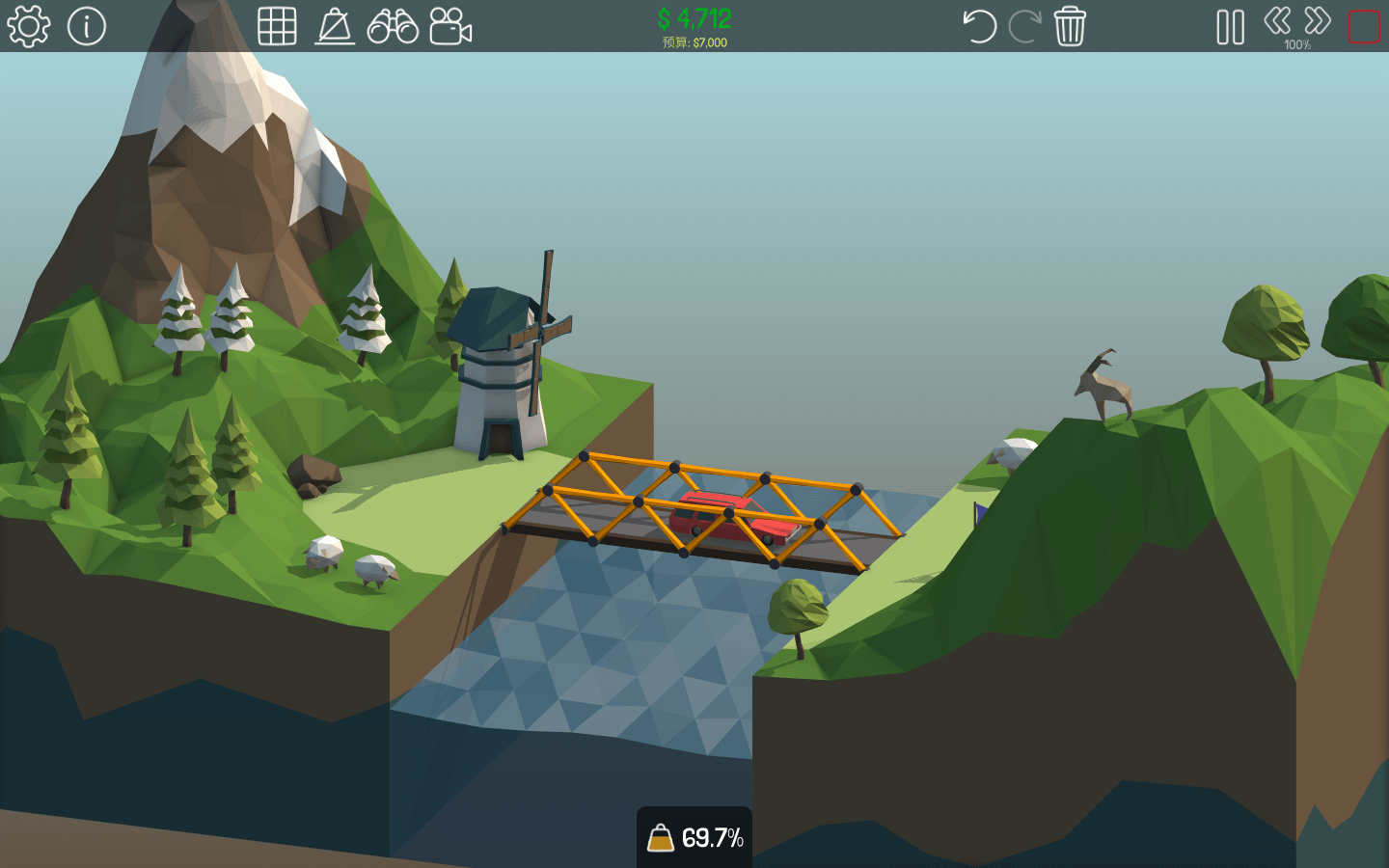Redo the undone action
This screenshot has height=868, width=1389.
point(1023,26)
